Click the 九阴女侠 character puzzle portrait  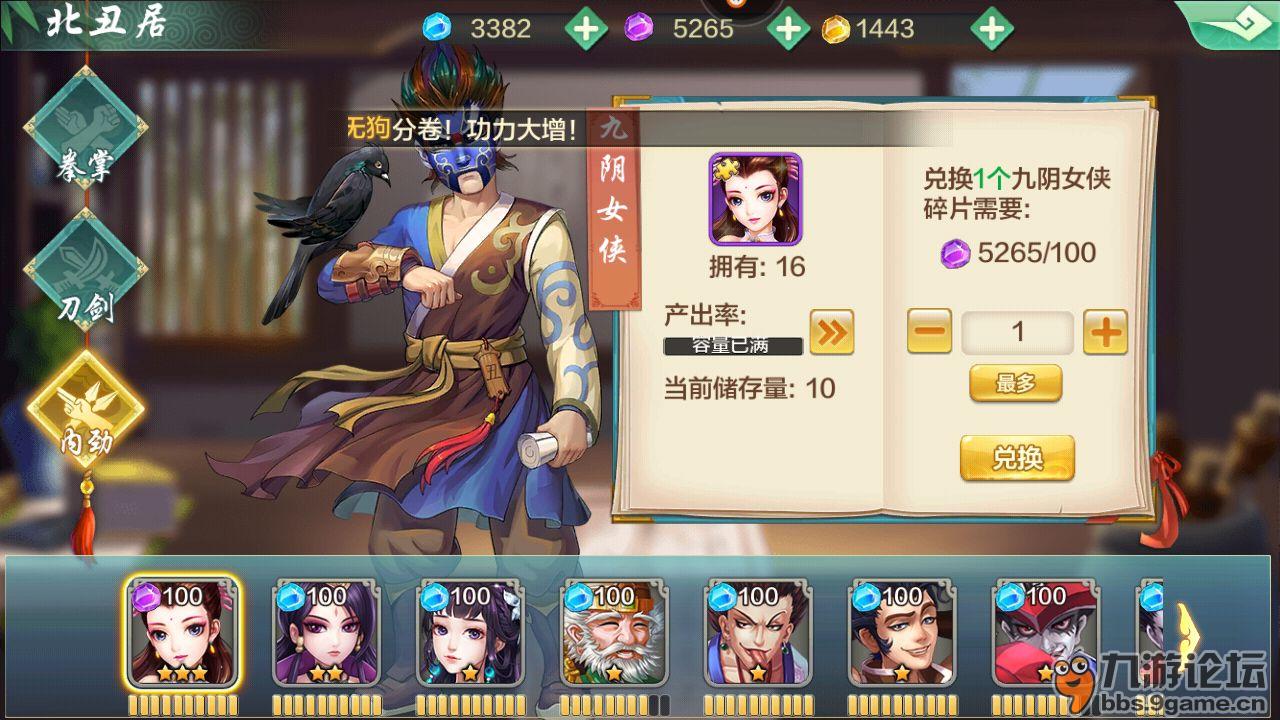pyautogui.click(x=757, y=200)
